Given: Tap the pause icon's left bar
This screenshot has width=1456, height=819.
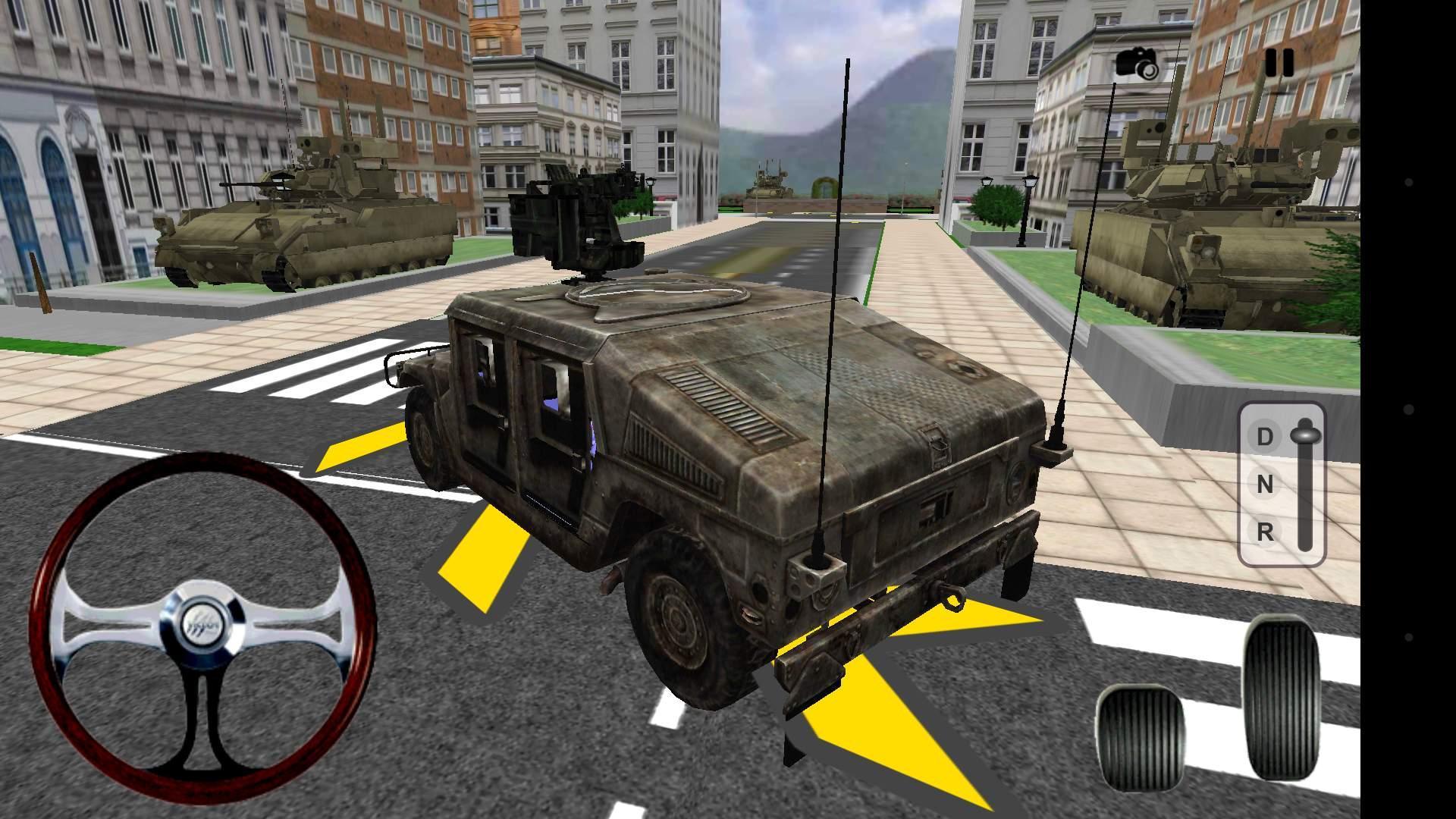Looking at the screenshot, I should tap(1272, 63).
